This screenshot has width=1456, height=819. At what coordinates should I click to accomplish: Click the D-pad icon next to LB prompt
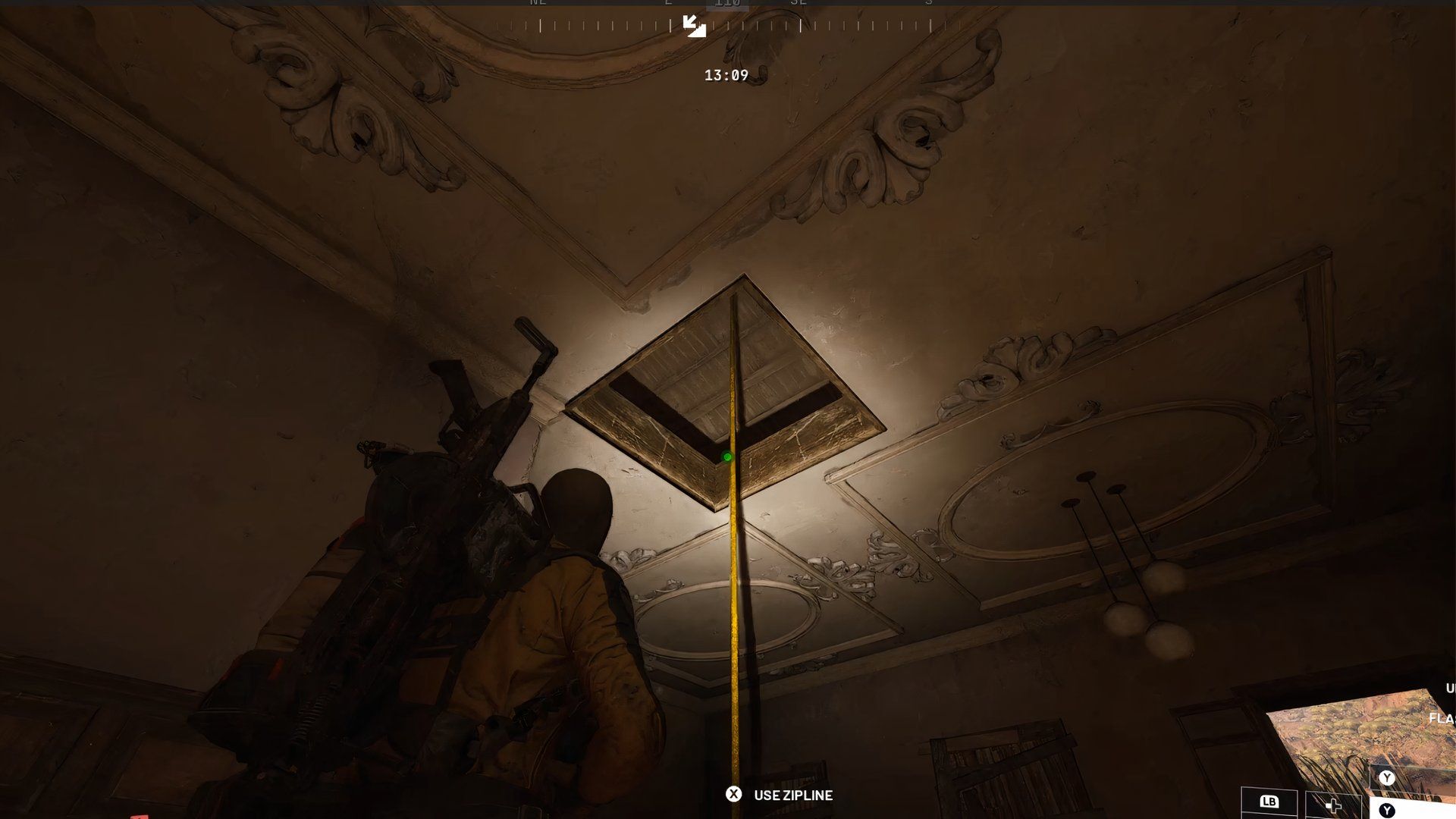(1334, 805)
